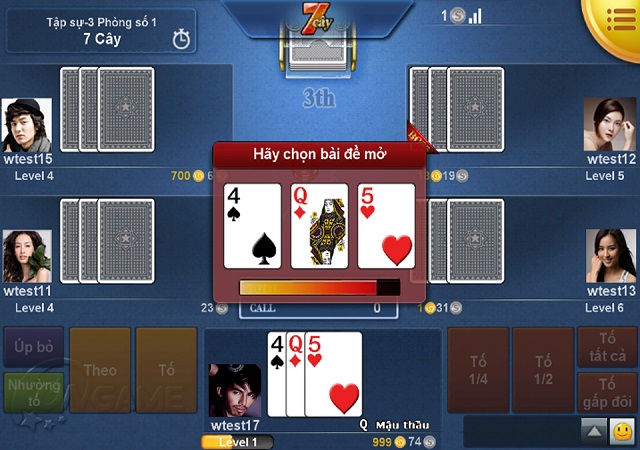This screenshot has height=450, width=640.
Task: Click the stopwatch icon in room panel
Action: tap(181, 39)
